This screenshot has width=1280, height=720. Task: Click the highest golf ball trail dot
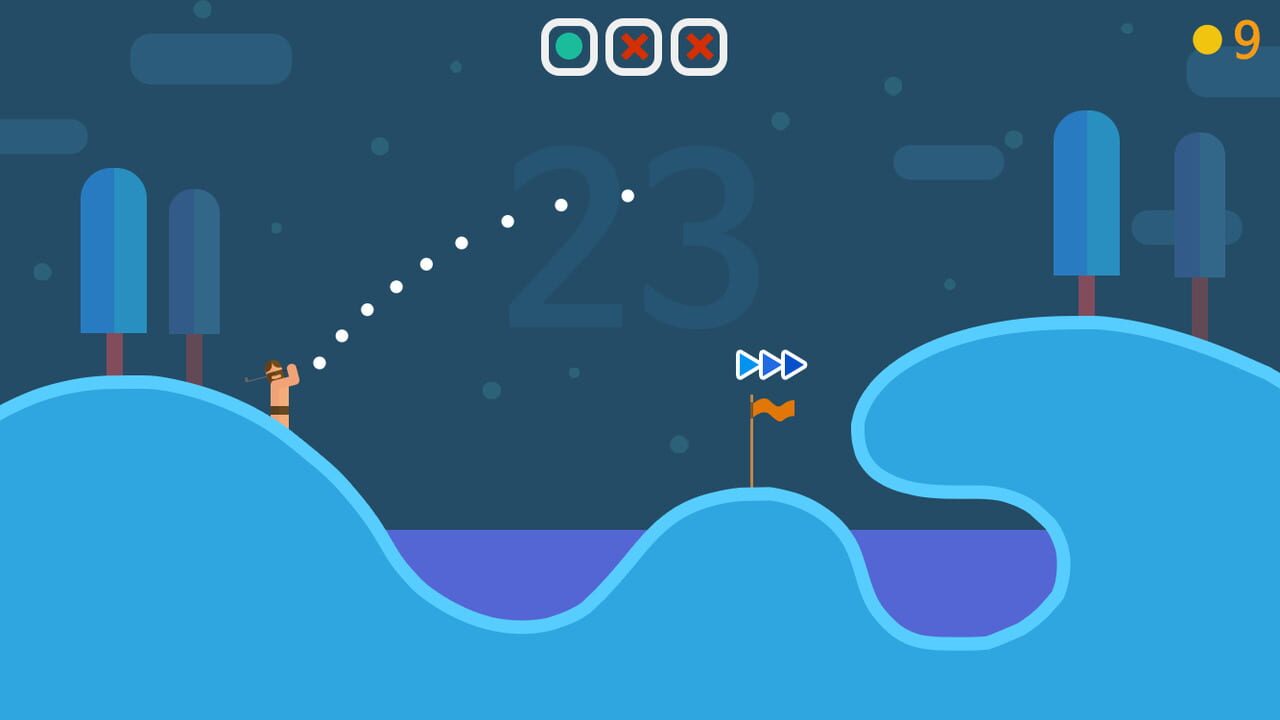tap(626, 196)
